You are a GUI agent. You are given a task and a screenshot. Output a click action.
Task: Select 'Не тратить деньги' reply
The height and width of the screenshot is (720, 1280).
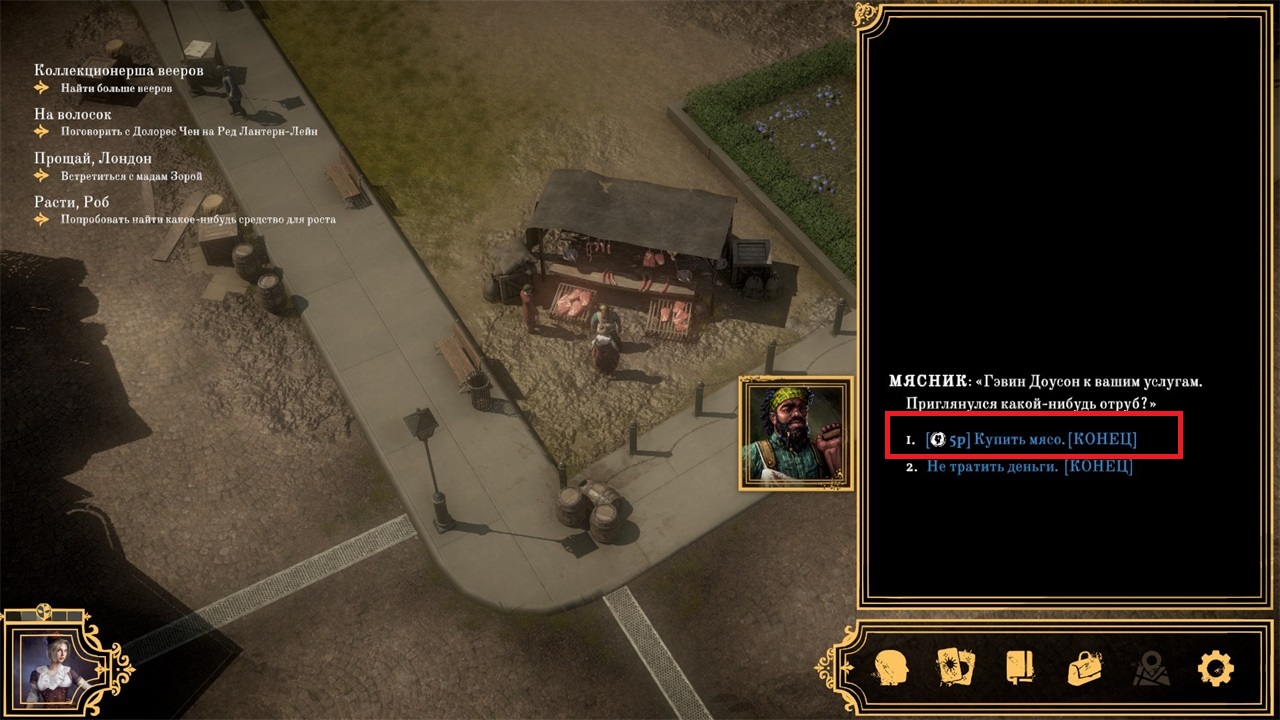pos(1029,467)
